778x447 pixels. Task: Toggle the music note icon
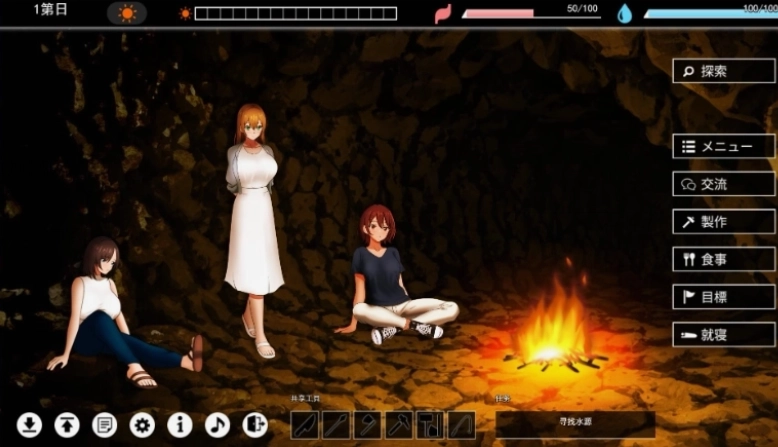[217, 425]
